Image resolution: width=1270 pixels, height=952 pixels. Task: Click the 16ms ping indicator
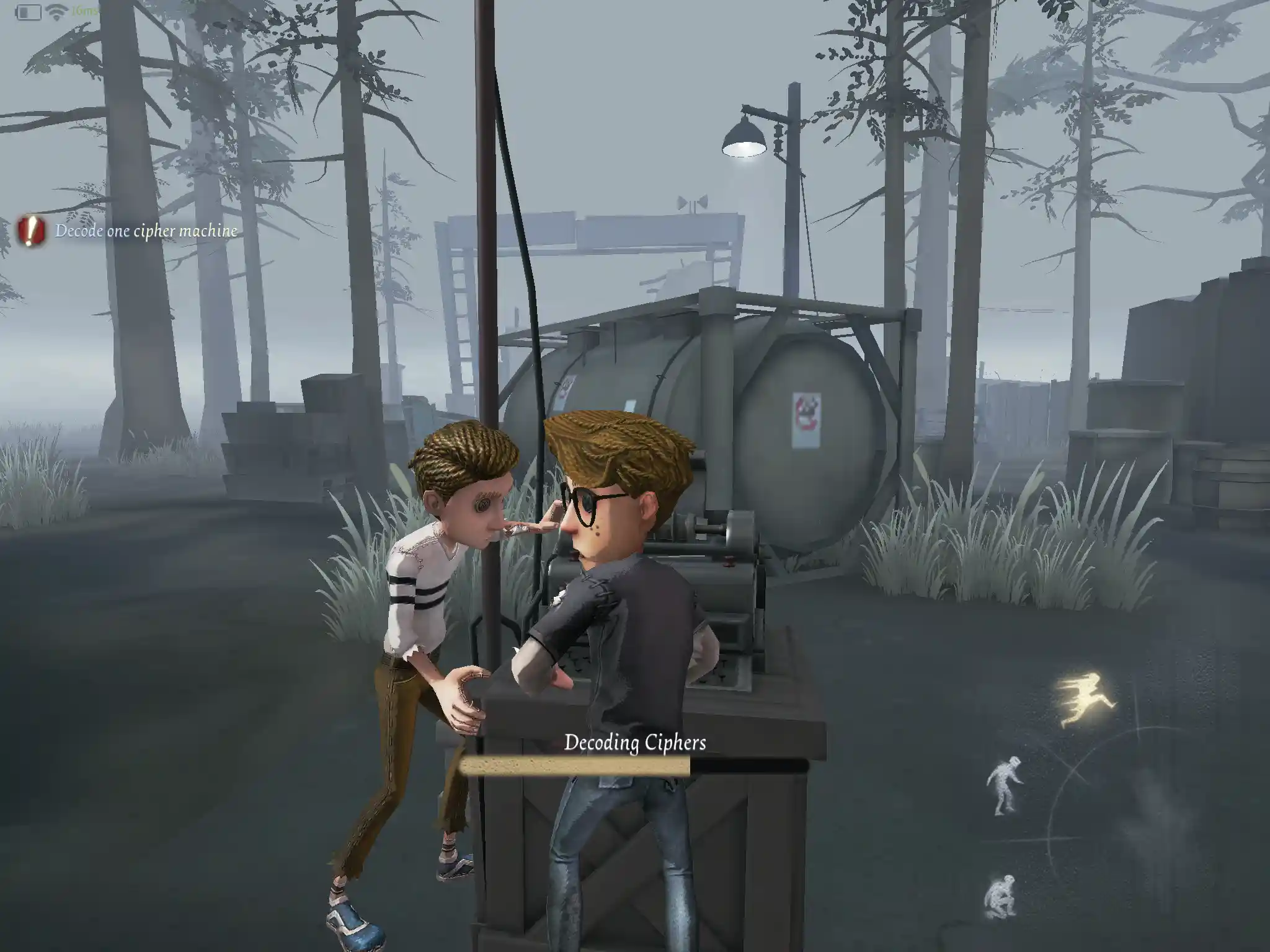[84, 10]
